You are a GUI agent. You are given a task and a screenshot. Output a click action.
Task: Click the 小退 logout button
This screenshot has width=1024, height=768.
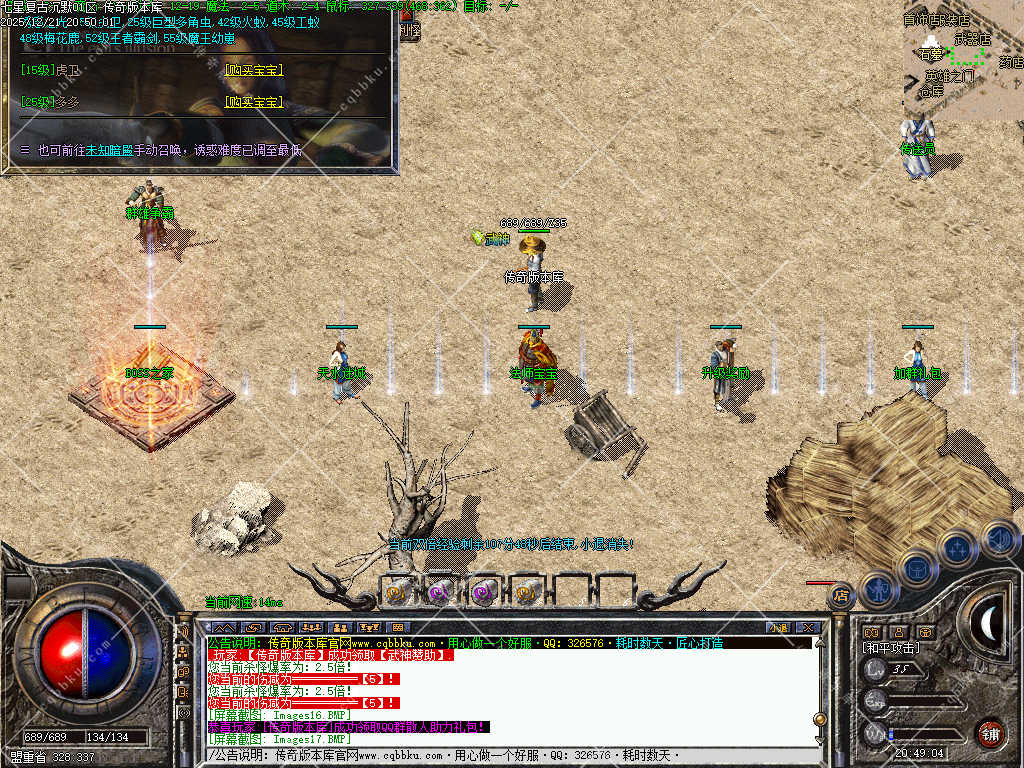pyautogui.click(x=778, y=628)
